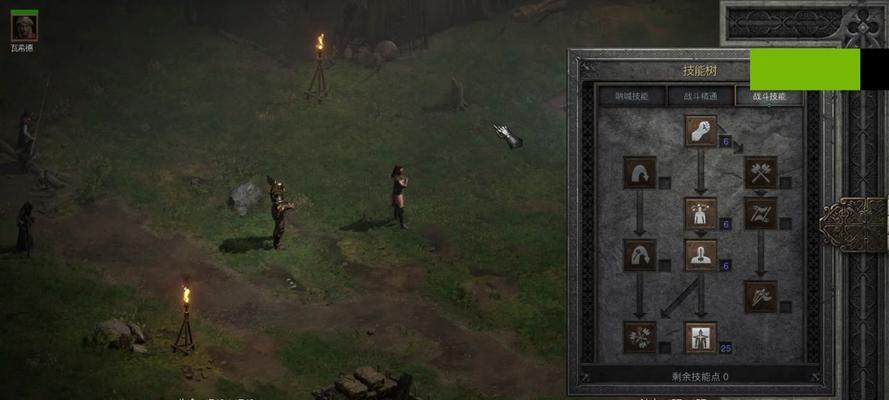Choose the Double Swing crossed axes skill
The width and height of the screenshot is (889, 400).
tap(760, 172)
